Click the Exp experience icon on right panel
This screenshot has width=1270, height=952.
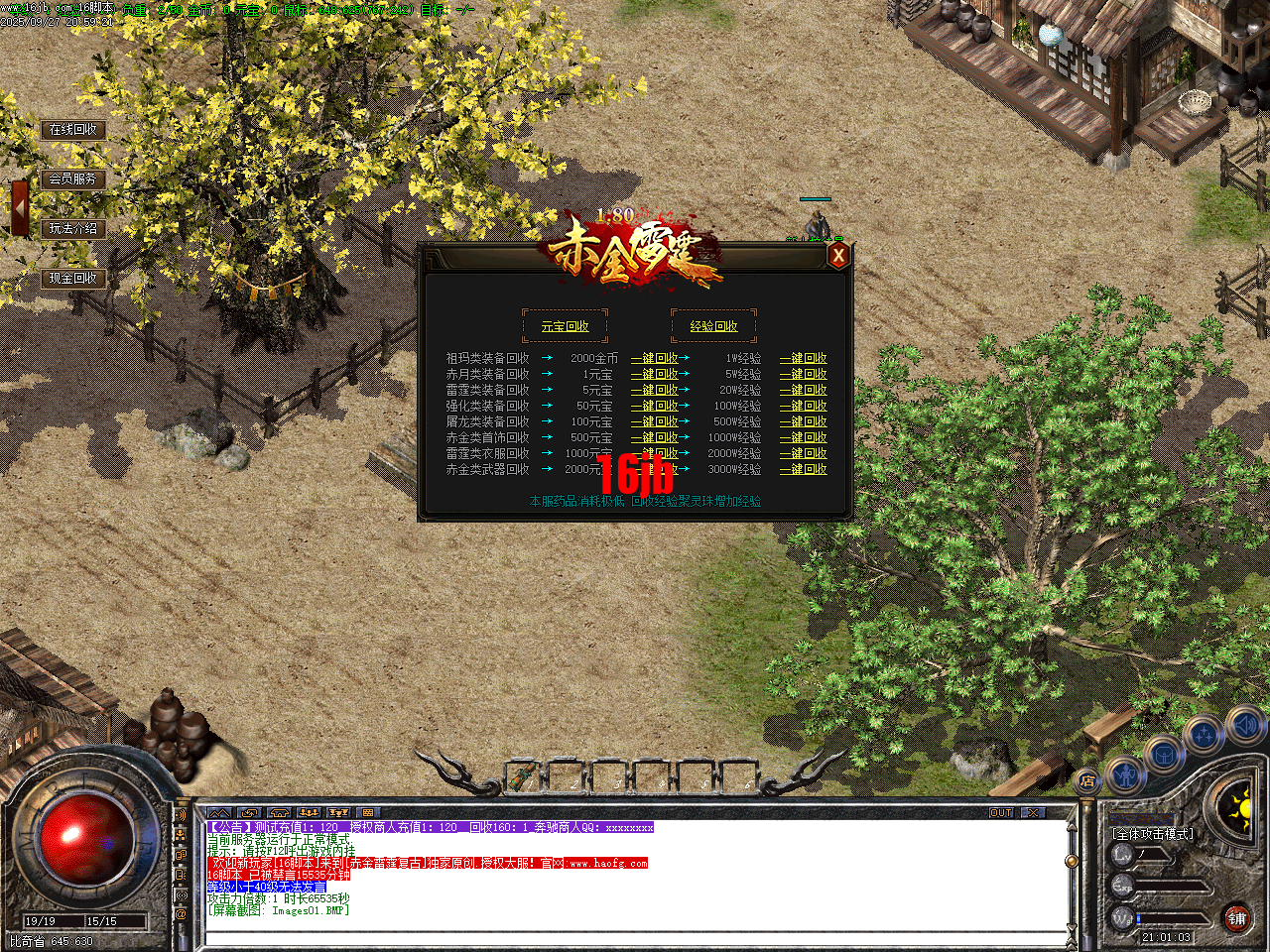tap(1122, 887)
